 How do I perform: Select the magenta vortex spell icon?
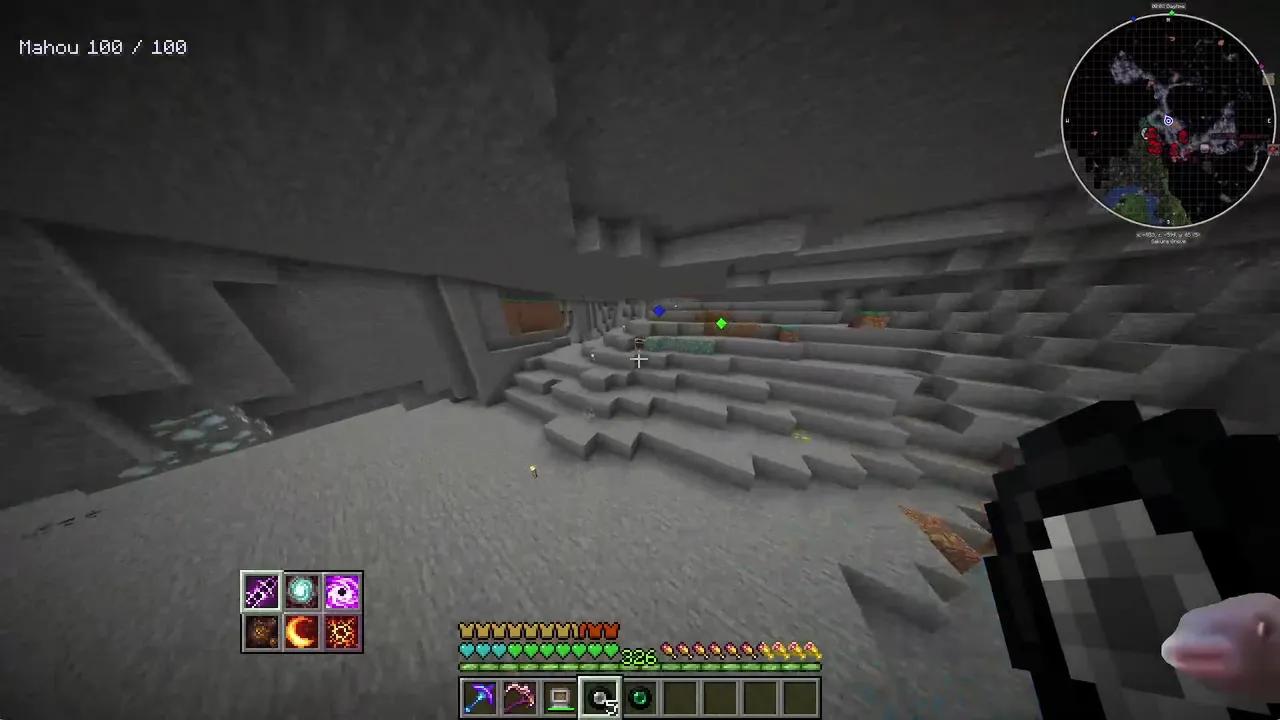point(342,590)
